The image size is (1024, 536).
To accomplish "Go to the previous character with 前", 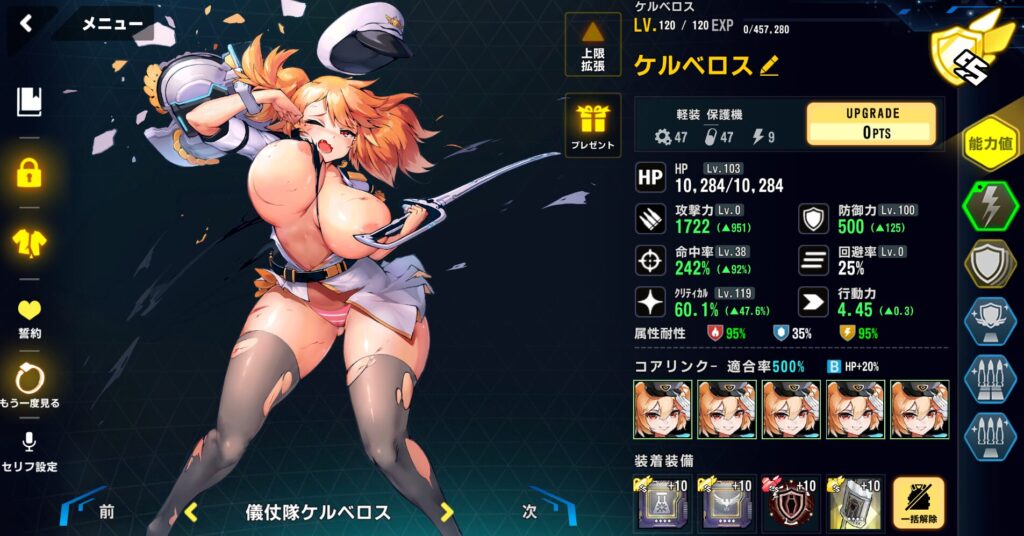I will 104,512.
